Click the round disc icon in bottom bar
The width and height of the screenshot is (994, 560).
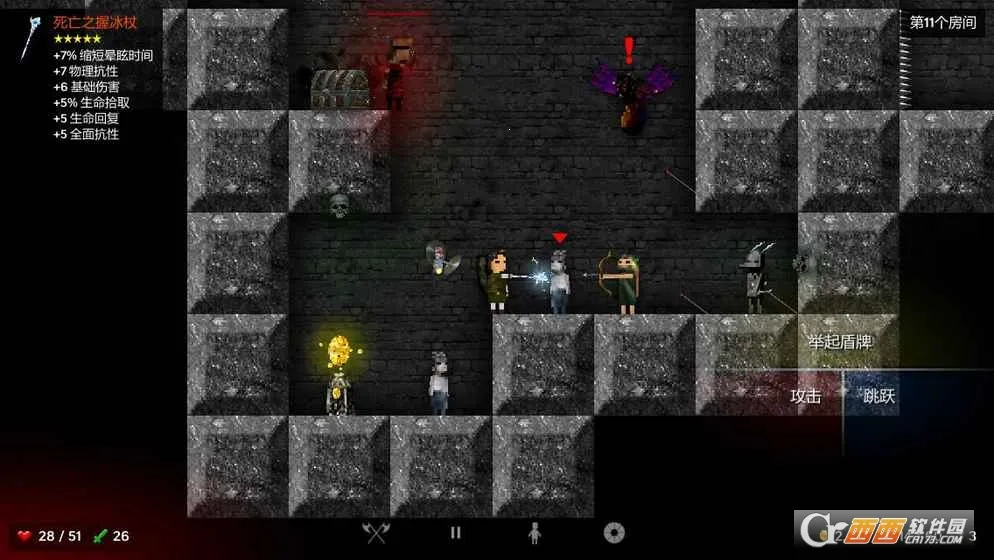pos(614,534)
